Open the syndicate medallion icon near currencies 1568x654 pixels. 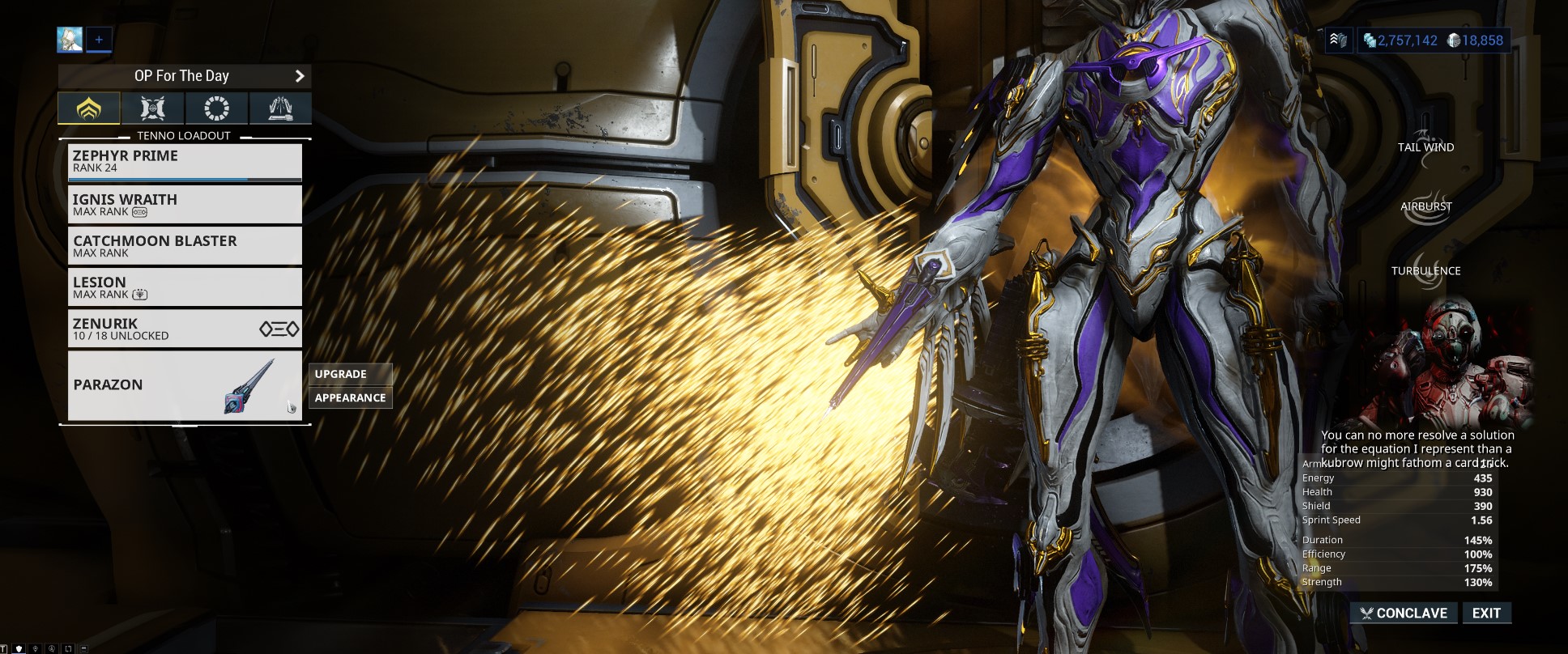click(1340, 37)
